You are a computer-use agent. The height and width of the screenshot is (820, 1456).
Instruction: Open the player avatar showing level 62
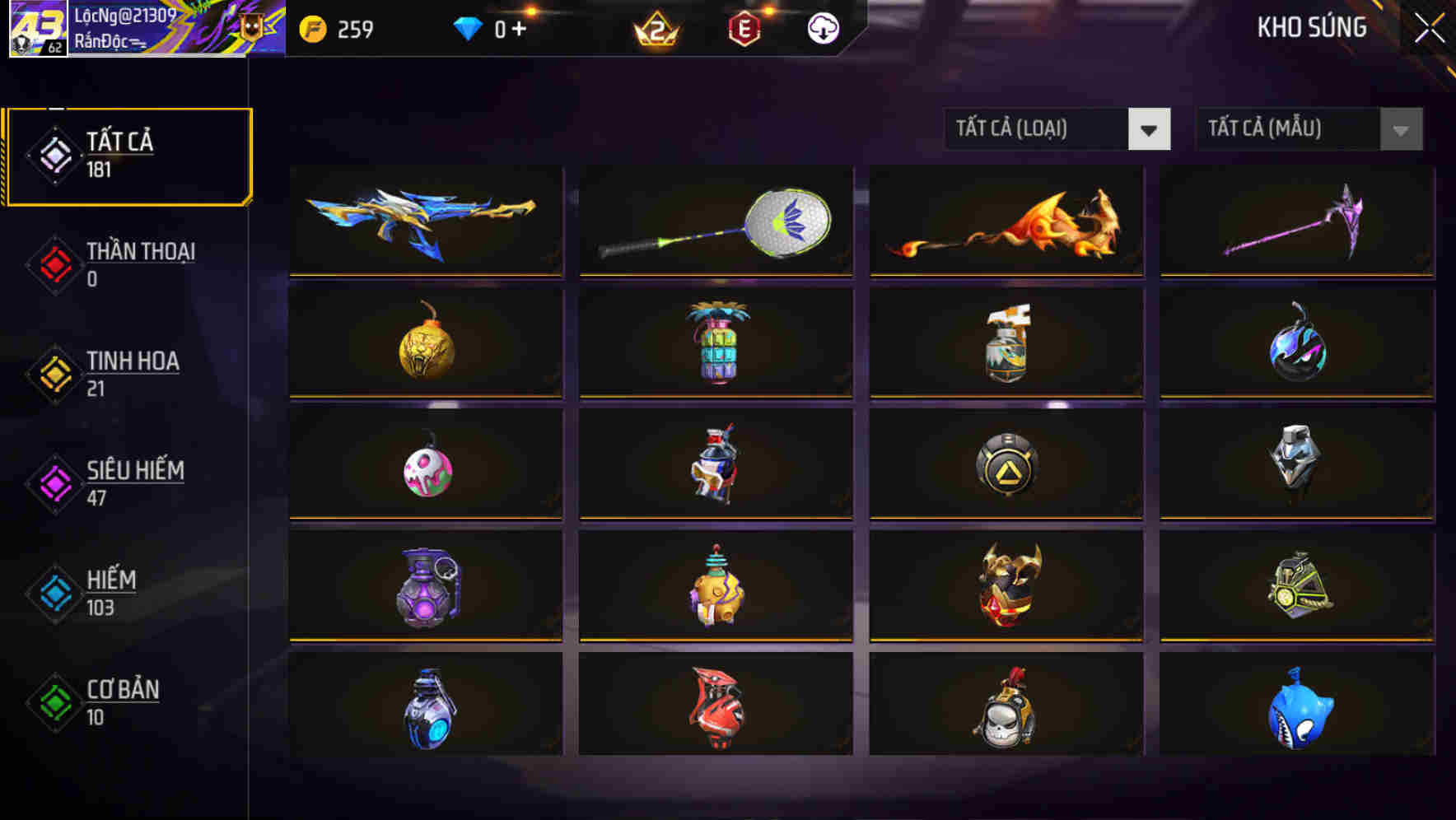coord(36,27)
